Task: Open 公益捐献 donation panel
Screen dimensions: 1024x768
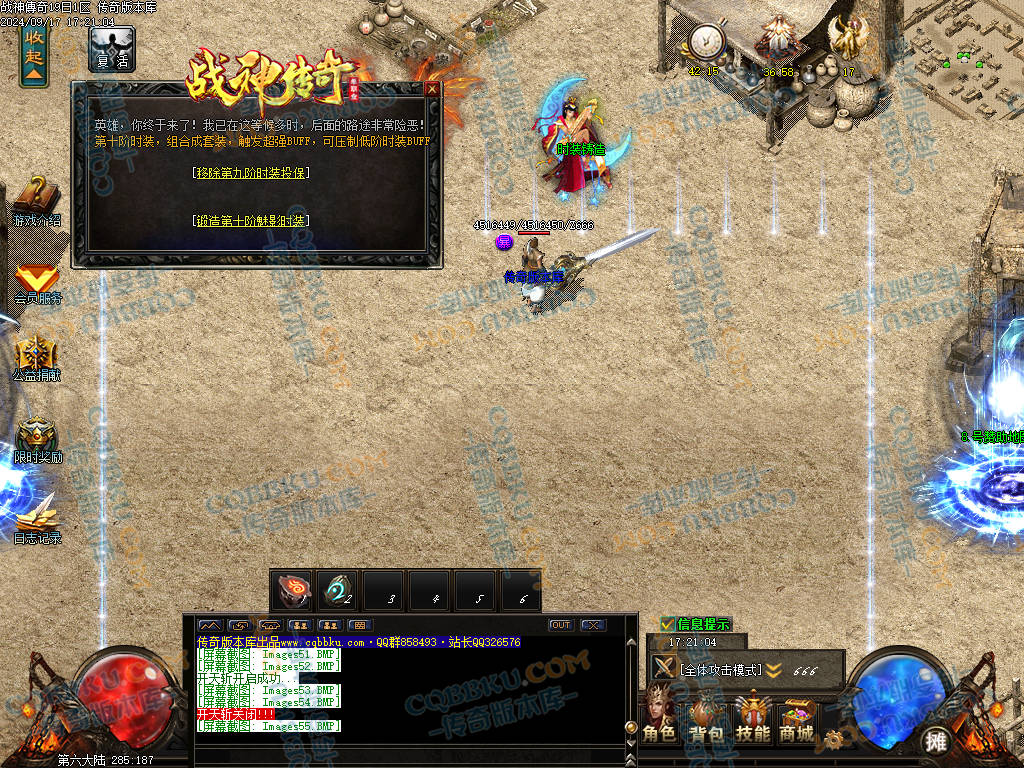Action: (37, 360)
